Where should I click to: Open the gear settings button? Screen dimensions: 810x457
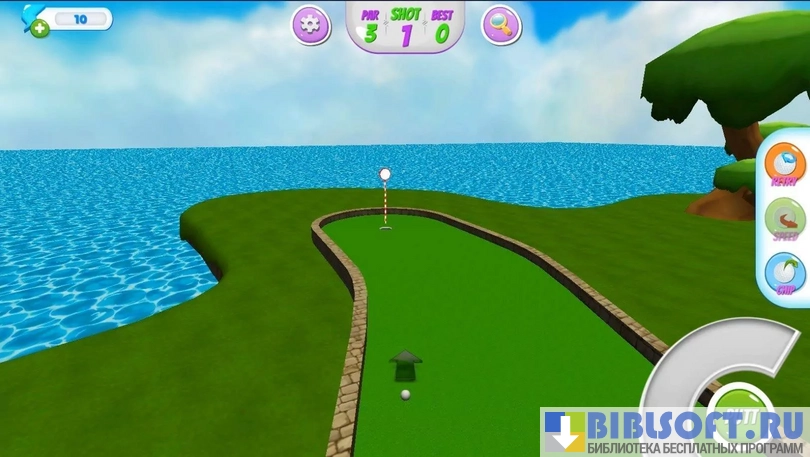311,25
